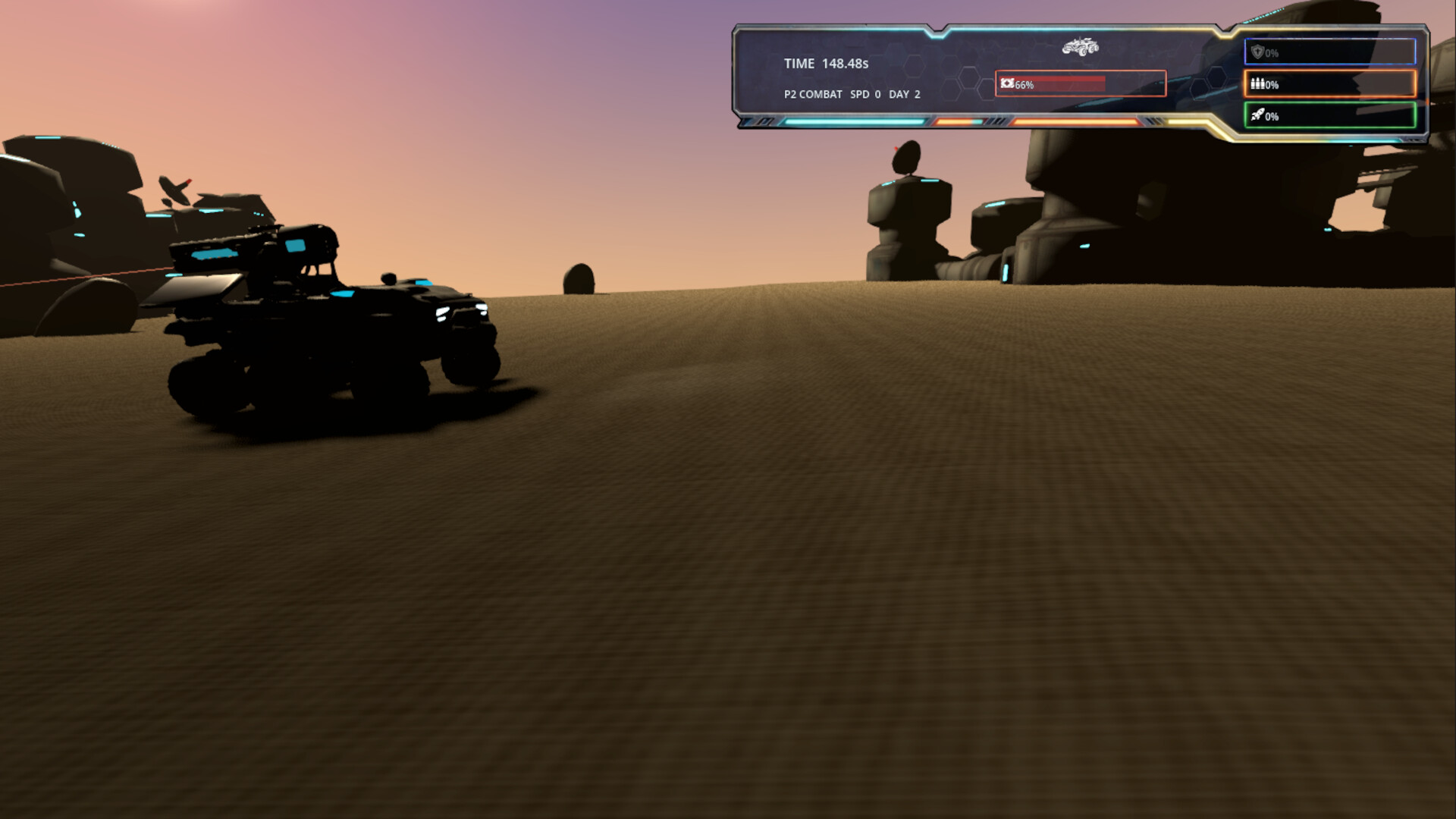This screenshot has height=819, width=1456.
Task: Click the health icon beside 66%
Action: pos(1007,83)
